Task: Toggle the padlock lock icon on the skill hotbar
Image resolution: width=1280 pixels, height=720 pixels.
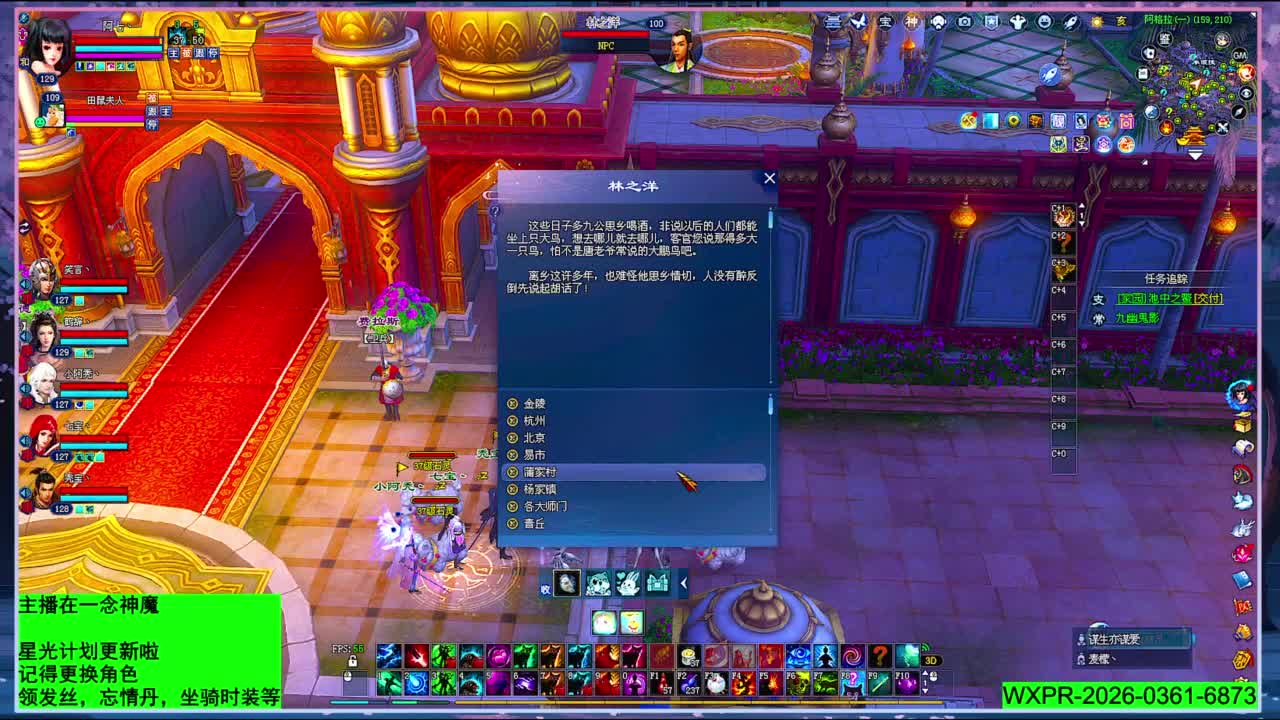Action: [352, 663]
